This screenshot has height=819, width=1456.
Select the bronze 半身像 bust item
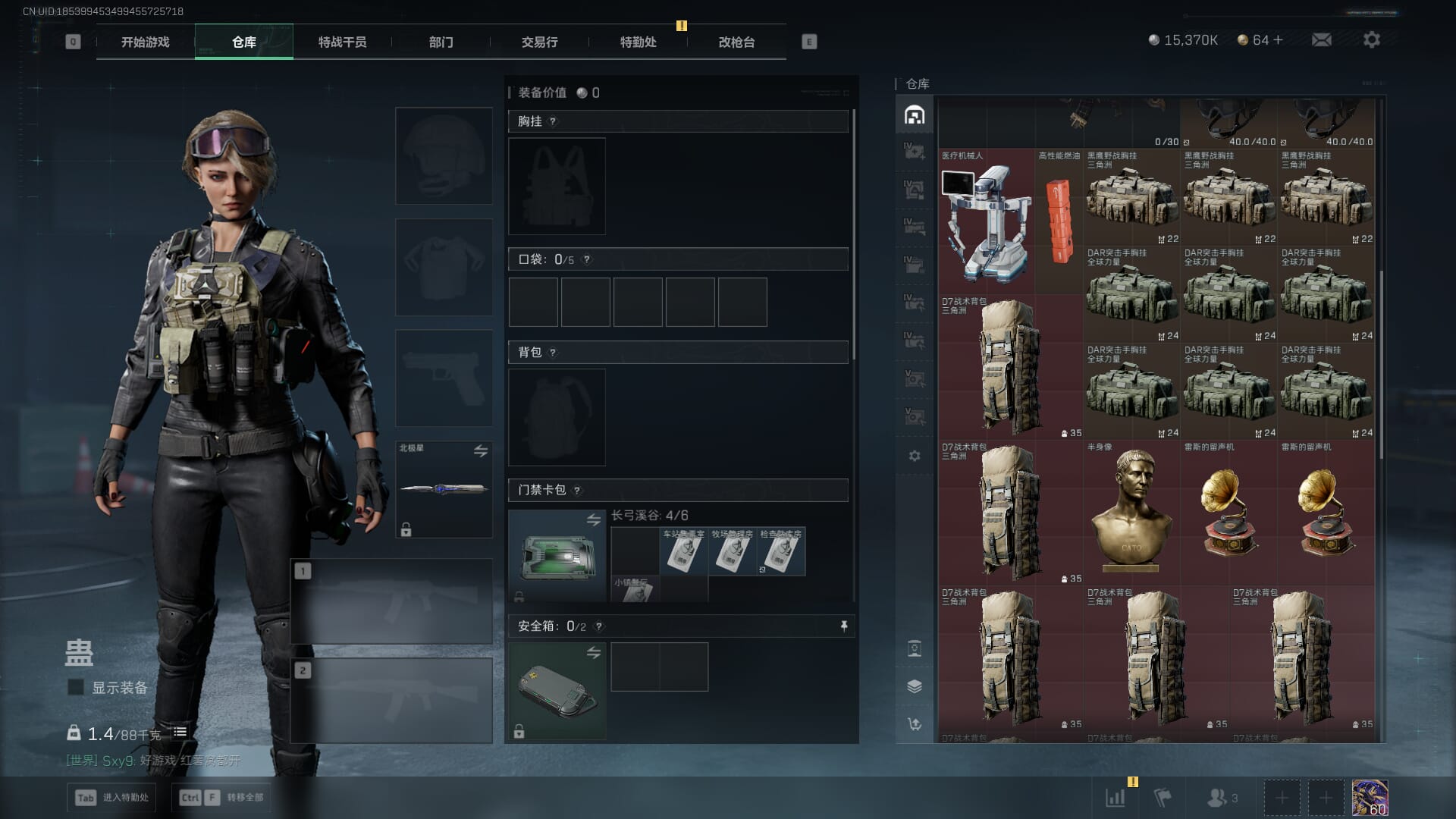point(1131,512)
